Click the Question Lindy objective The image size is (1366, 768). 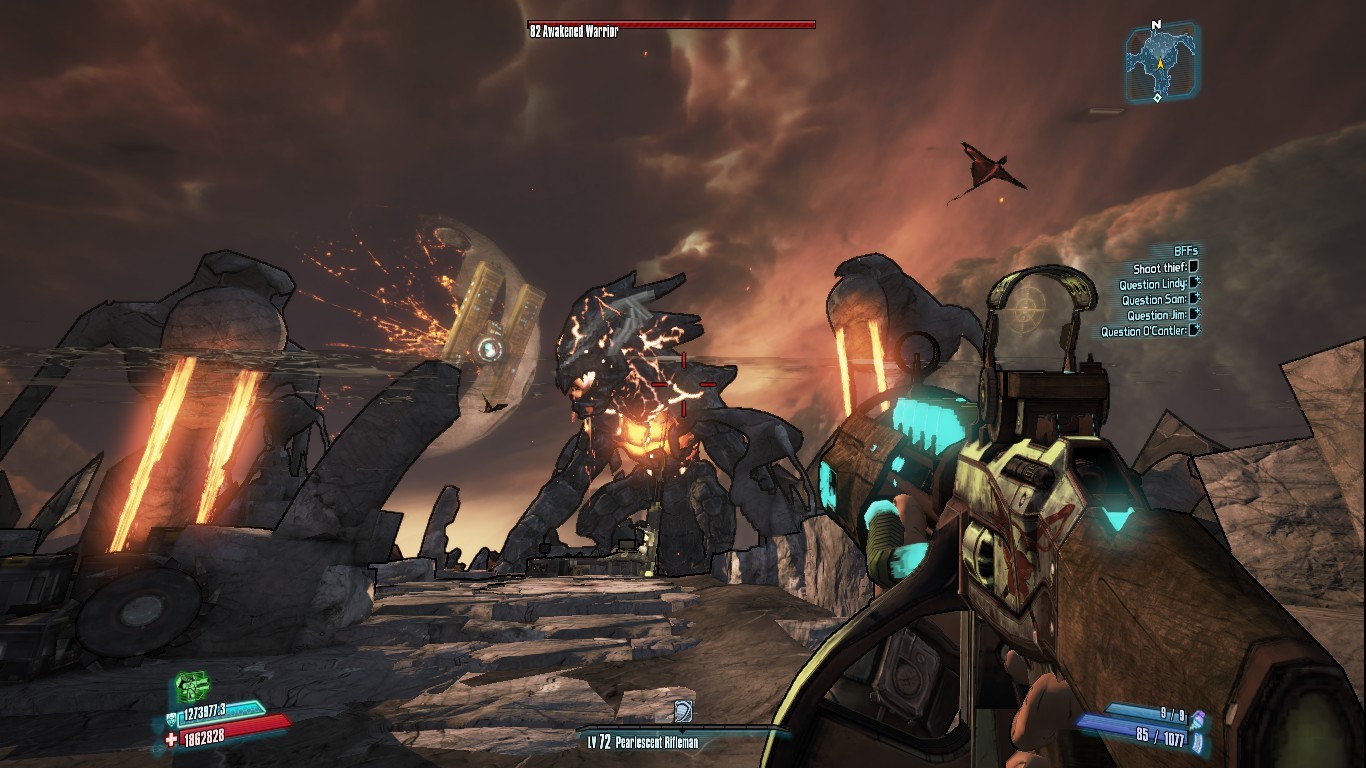tap(1152, 284)
